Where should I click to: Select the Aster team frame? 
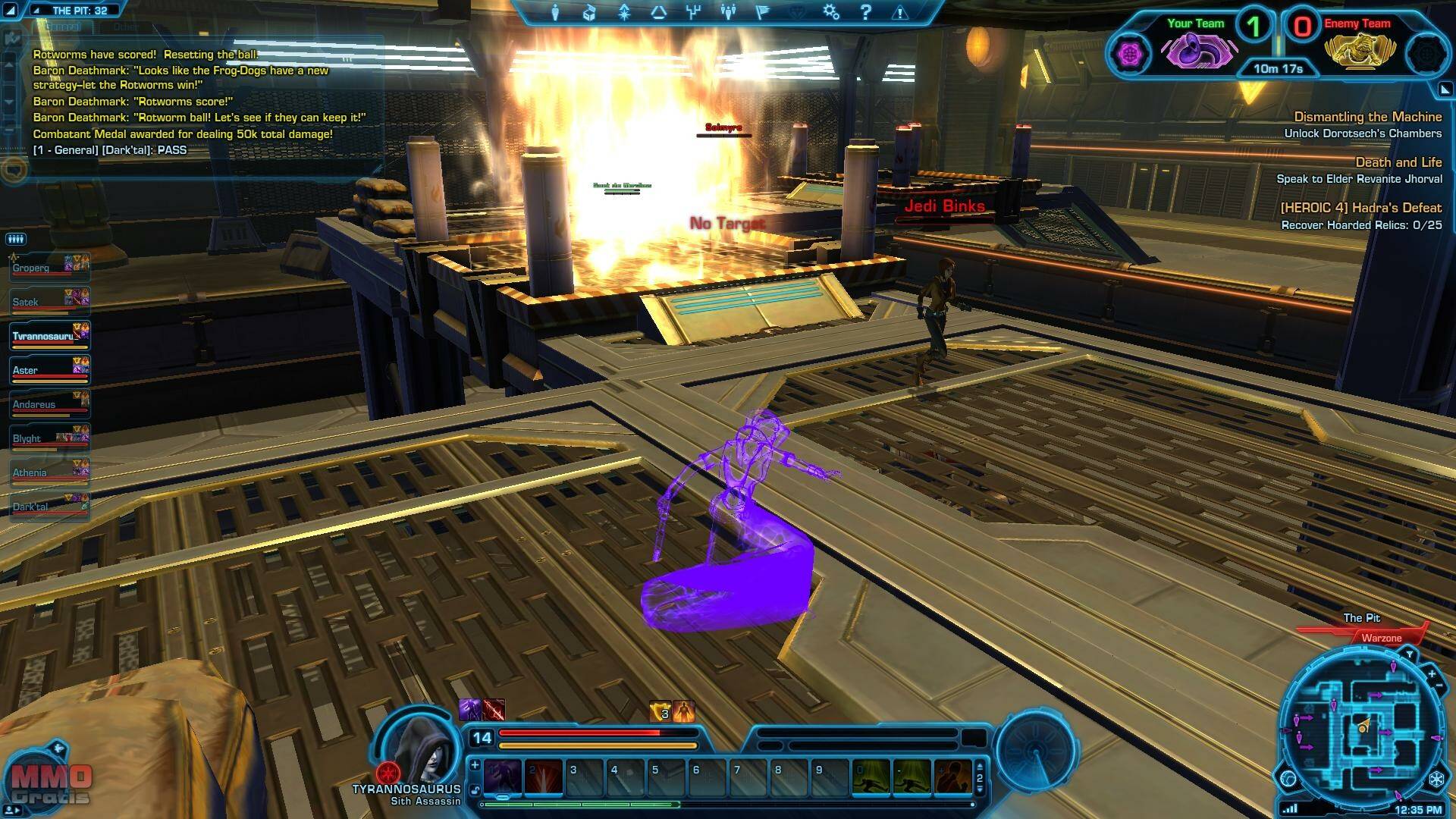coord(49,370)
